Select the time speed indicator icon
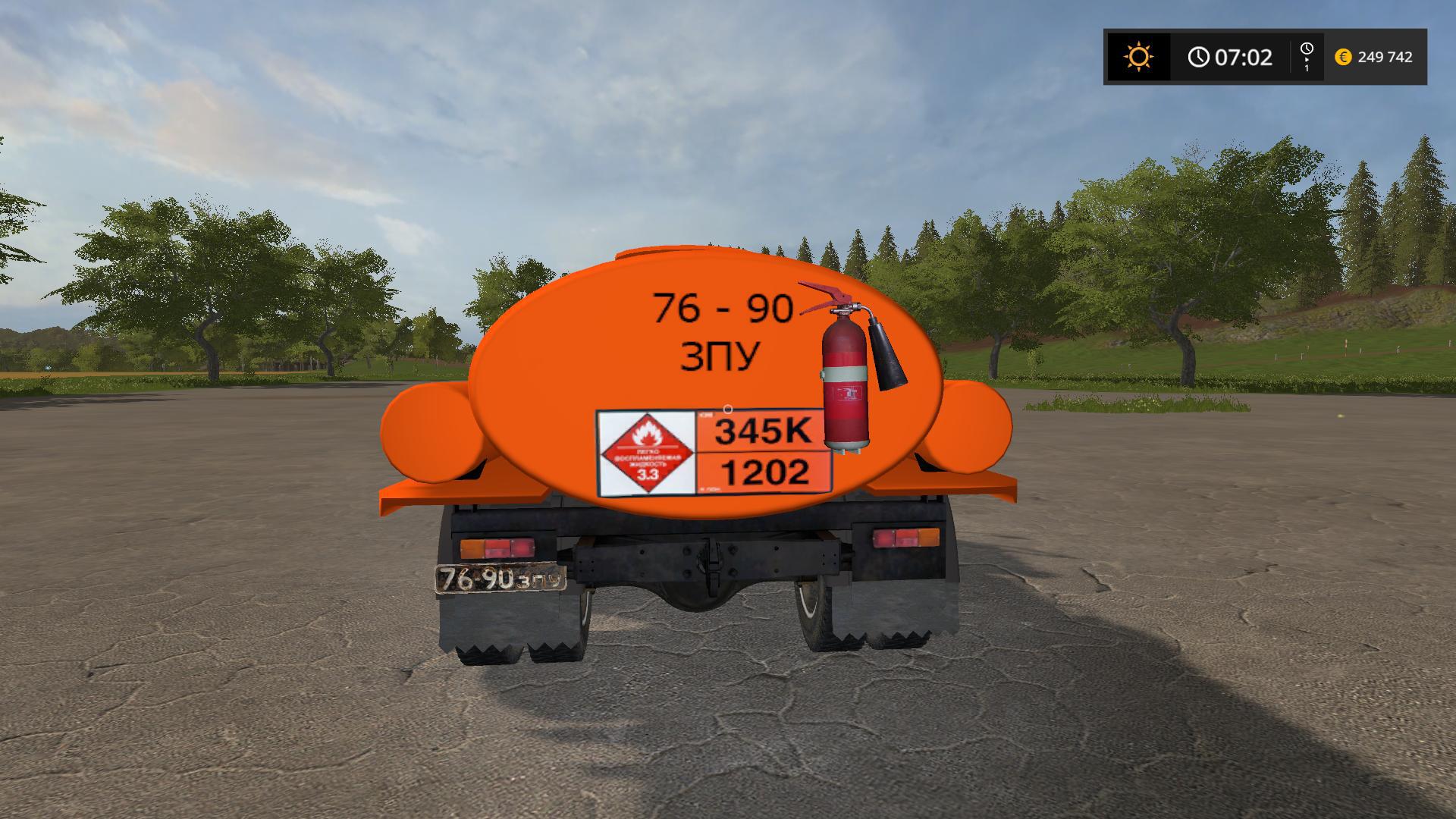 (x=1307, y=57)
